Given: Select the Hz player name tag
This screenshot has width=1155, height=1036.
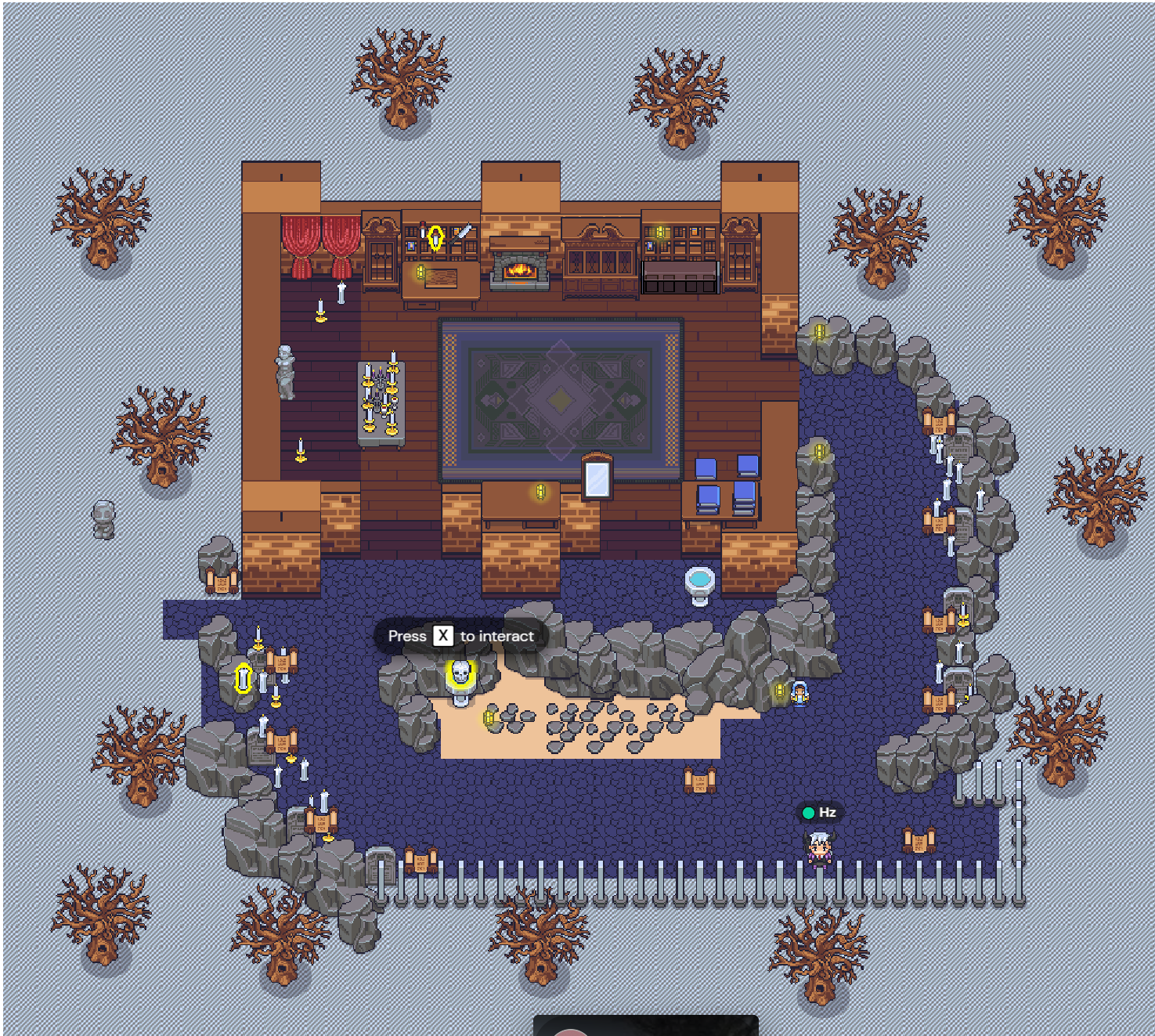Looking at the screenshot, I should [820, 812].
